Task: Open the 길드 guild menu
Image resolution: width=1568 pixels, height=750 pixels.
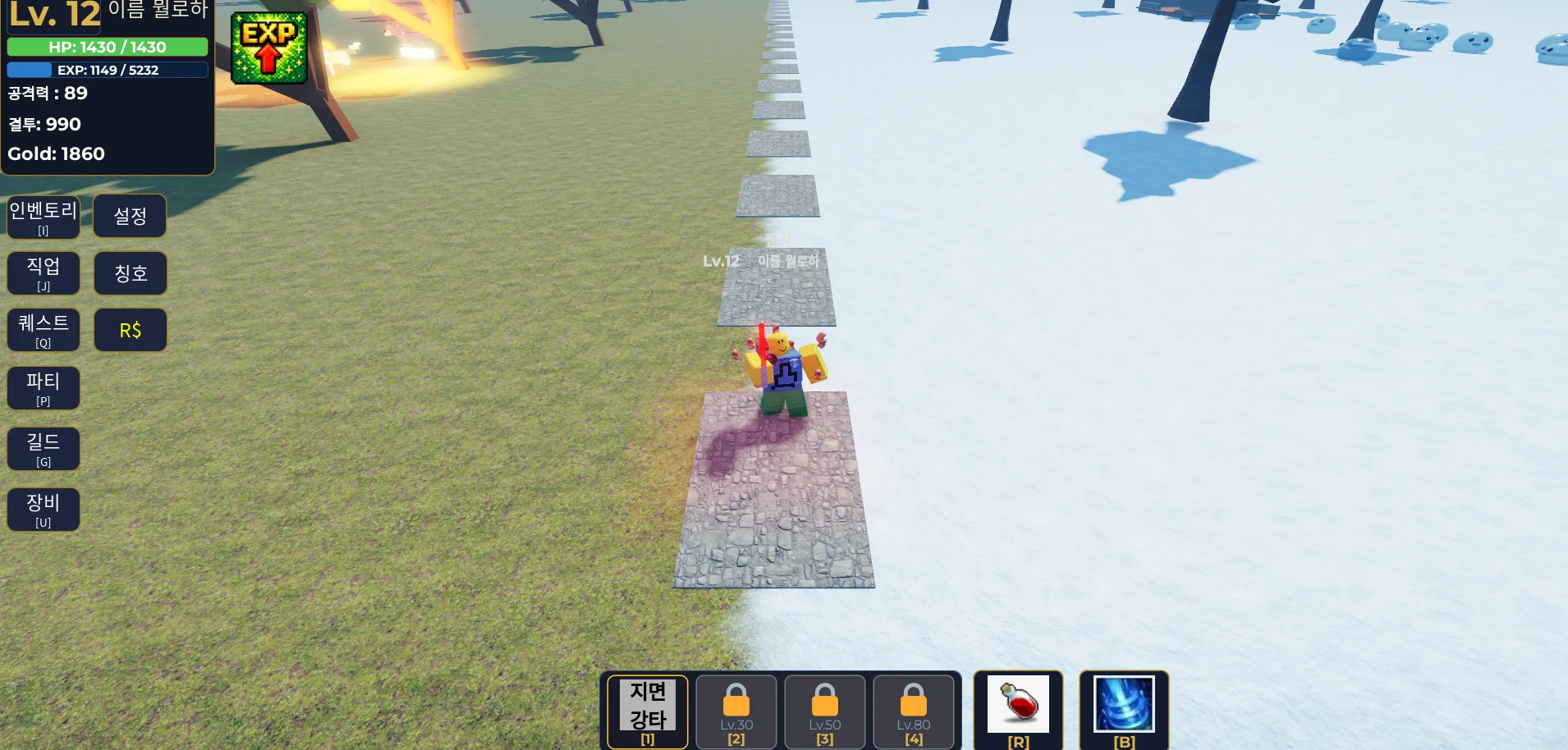Action: pyautogui.click(x=44, y=449)
